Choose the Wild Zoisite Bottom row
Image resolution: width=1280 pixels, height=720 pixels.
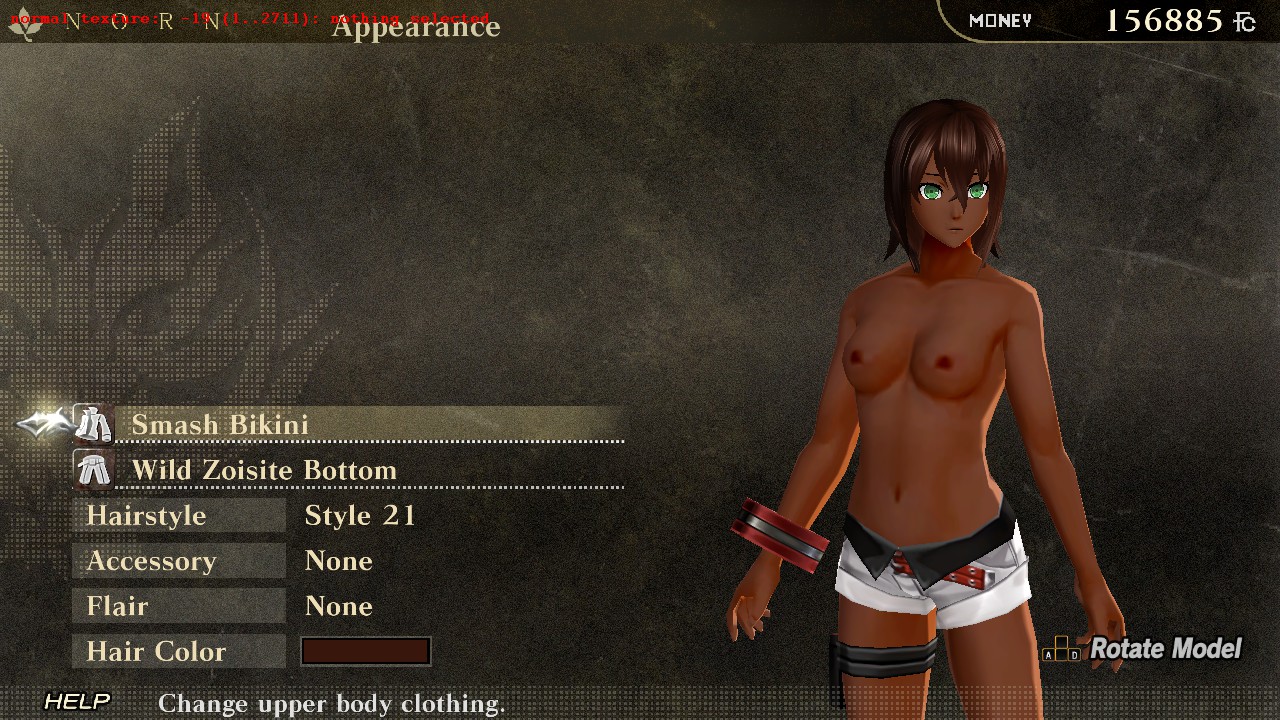click(370, 470)
